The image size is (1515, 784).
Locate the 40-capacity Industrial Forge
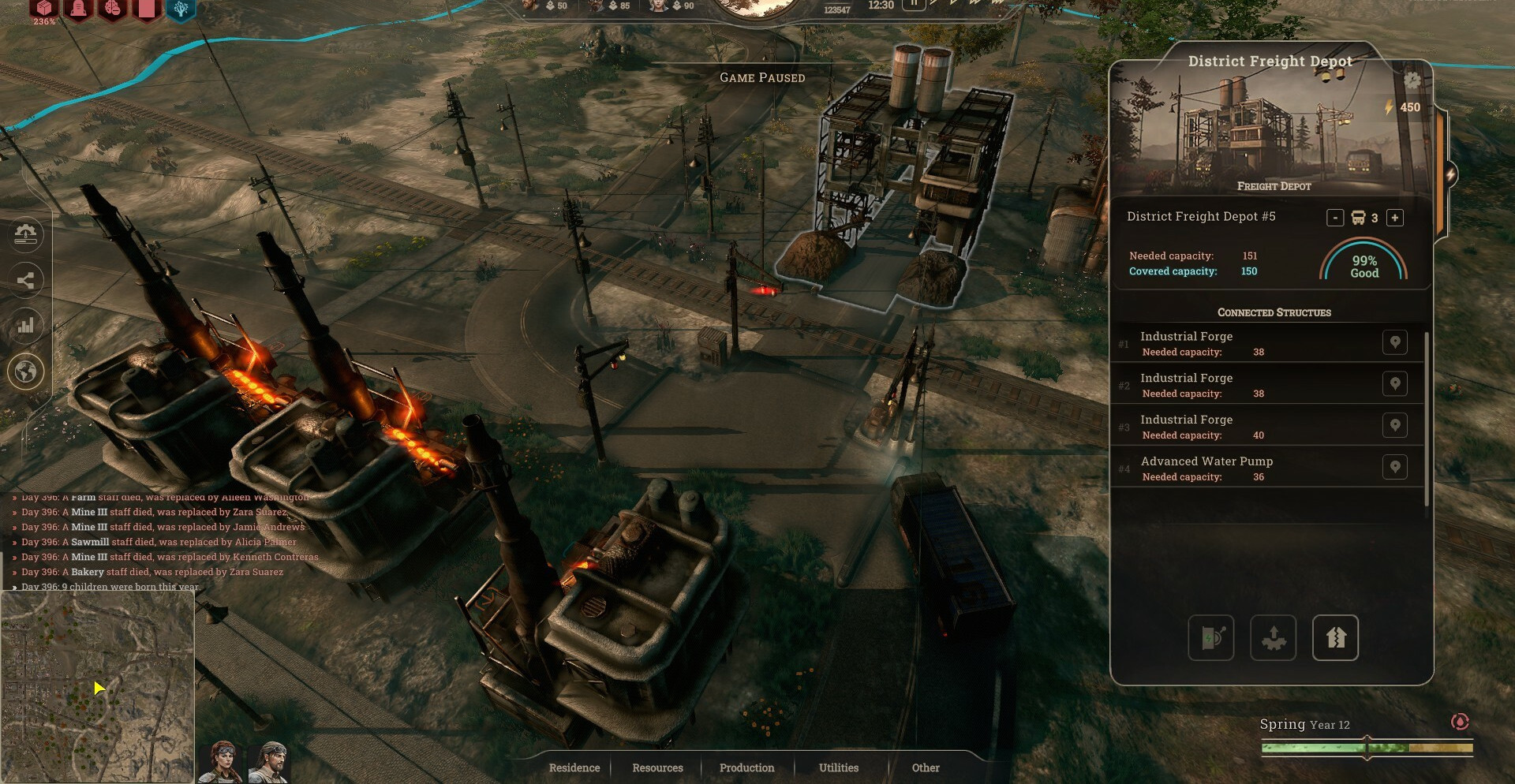[x=1395, y=426]
